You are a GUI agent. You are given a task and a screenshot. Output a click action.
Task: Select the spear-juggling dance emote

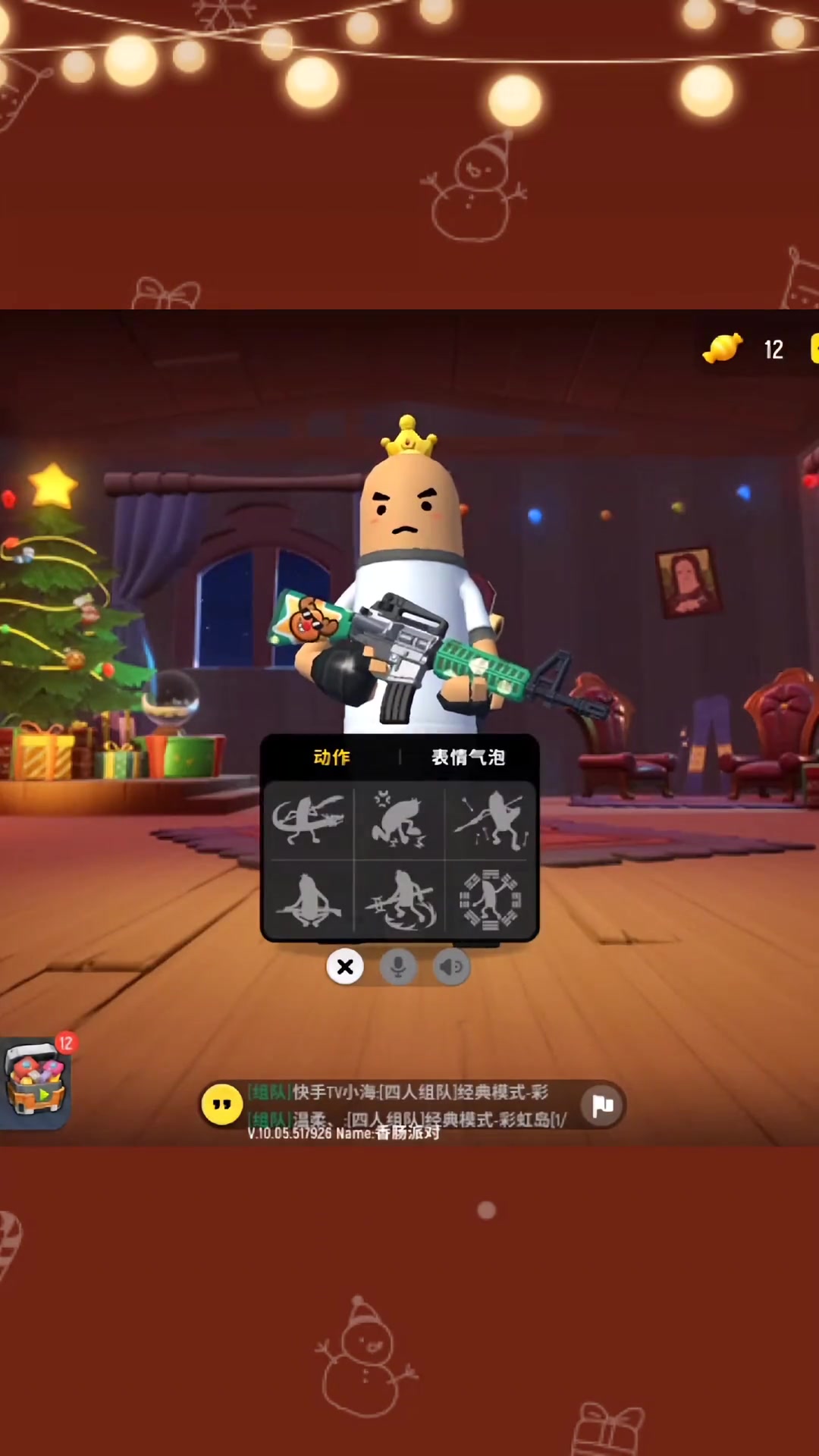pos(491,820)
